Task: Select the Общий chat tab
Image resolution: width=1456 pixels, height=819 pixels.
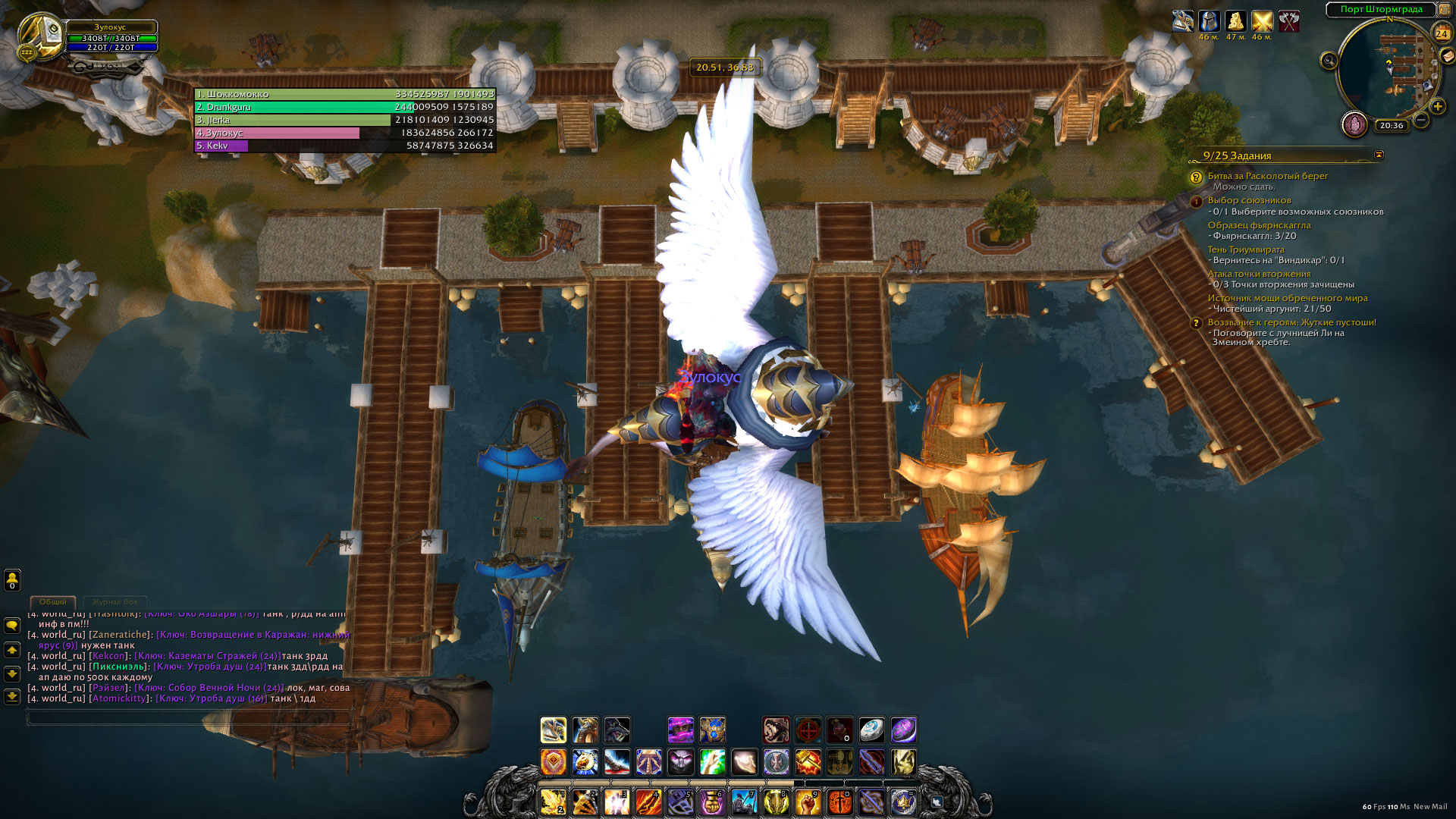Action: (x=52, y=601)
